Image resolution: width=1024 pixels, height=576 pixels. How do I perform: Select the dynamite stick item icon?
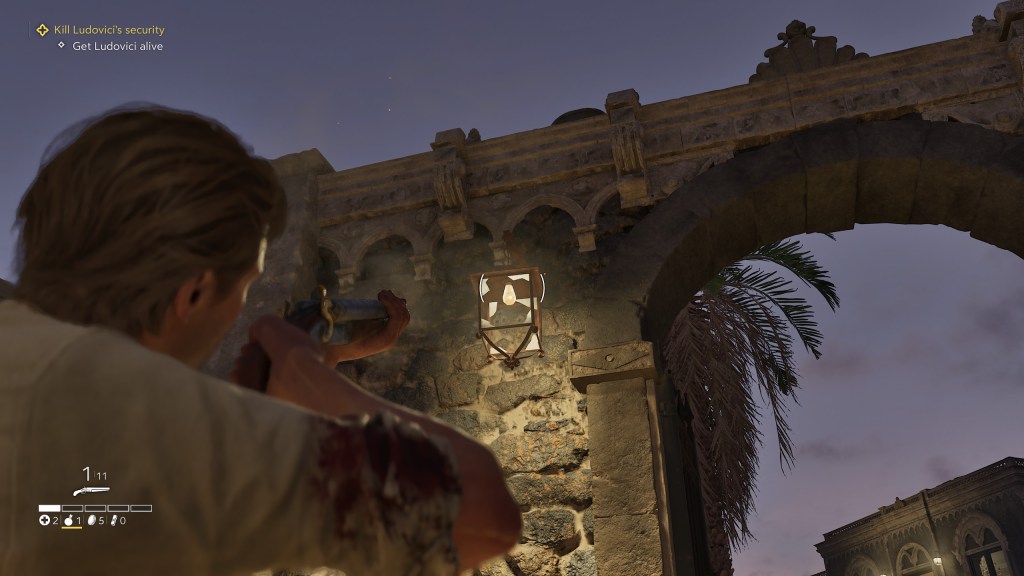[113, 520]
